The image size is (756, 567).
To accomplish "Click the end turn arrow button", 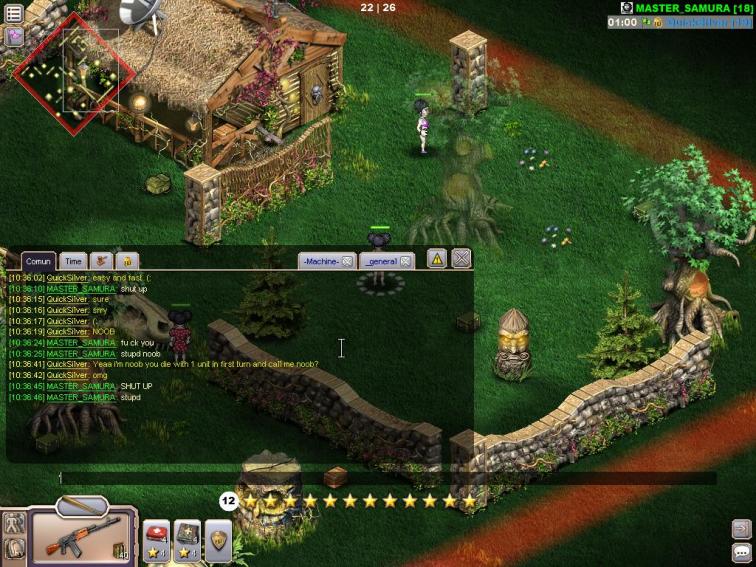I will click(741, 528).
